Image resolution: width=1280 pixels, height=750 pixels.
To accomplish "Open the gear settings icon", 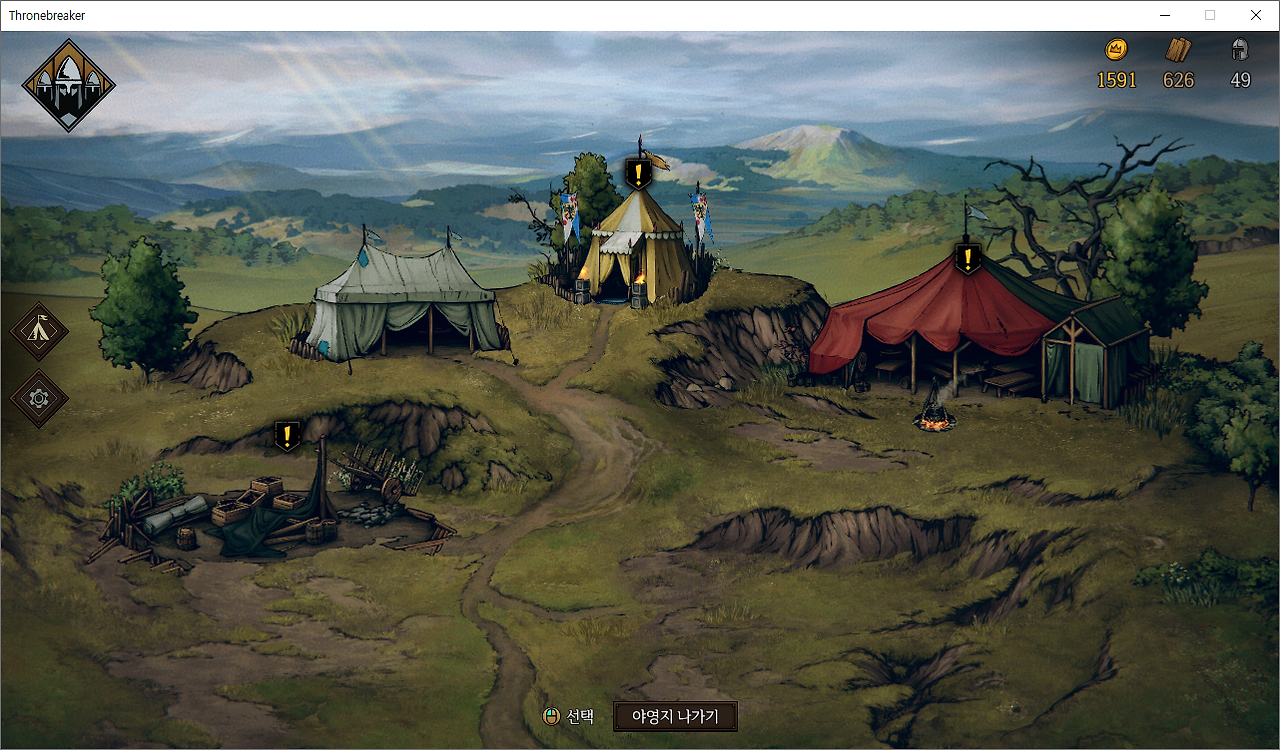I will coord(40,399).
